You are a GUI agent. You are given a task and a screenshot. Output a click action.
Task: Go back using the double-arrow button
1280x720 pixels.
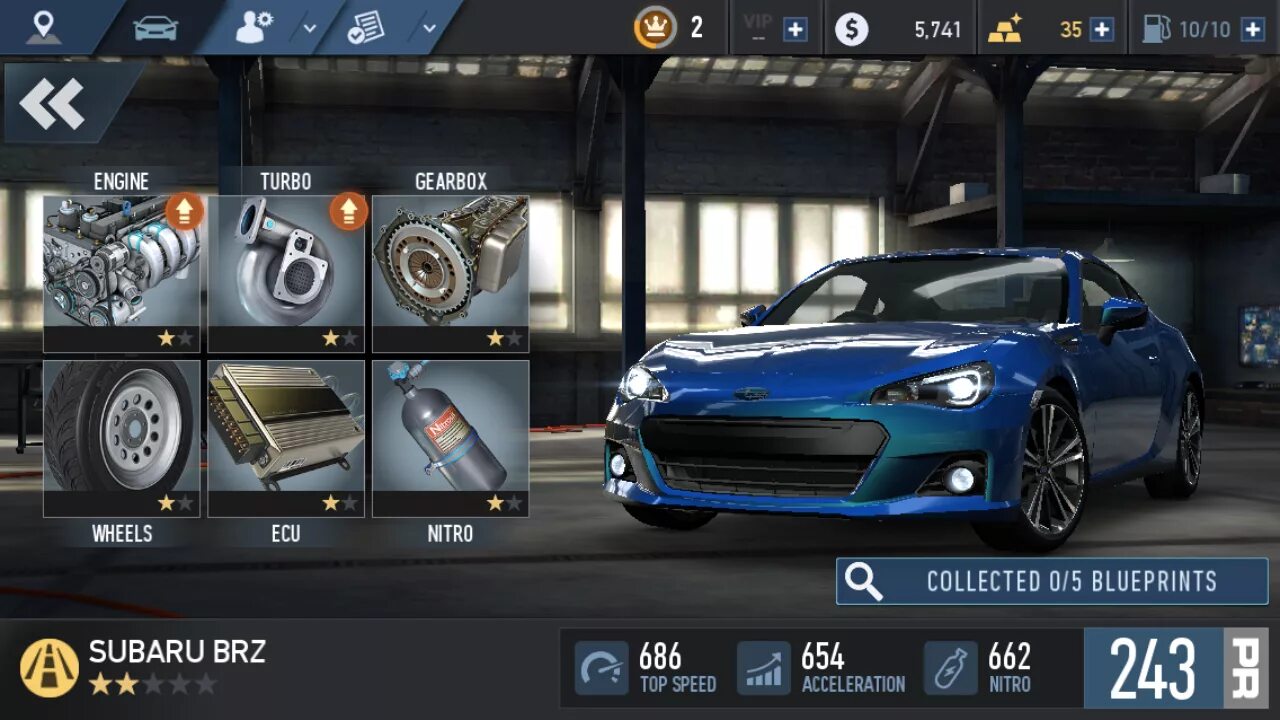click(x=52, y=104)
